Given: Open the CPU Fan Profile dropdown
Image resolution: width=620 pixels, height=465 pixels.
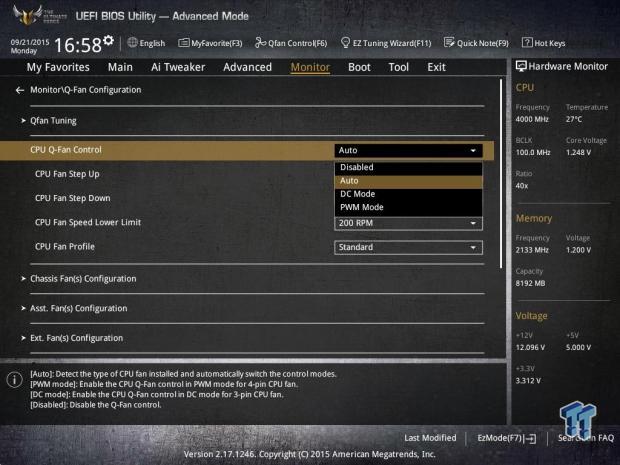Looking at the screenshot, I should pos(408,247).
